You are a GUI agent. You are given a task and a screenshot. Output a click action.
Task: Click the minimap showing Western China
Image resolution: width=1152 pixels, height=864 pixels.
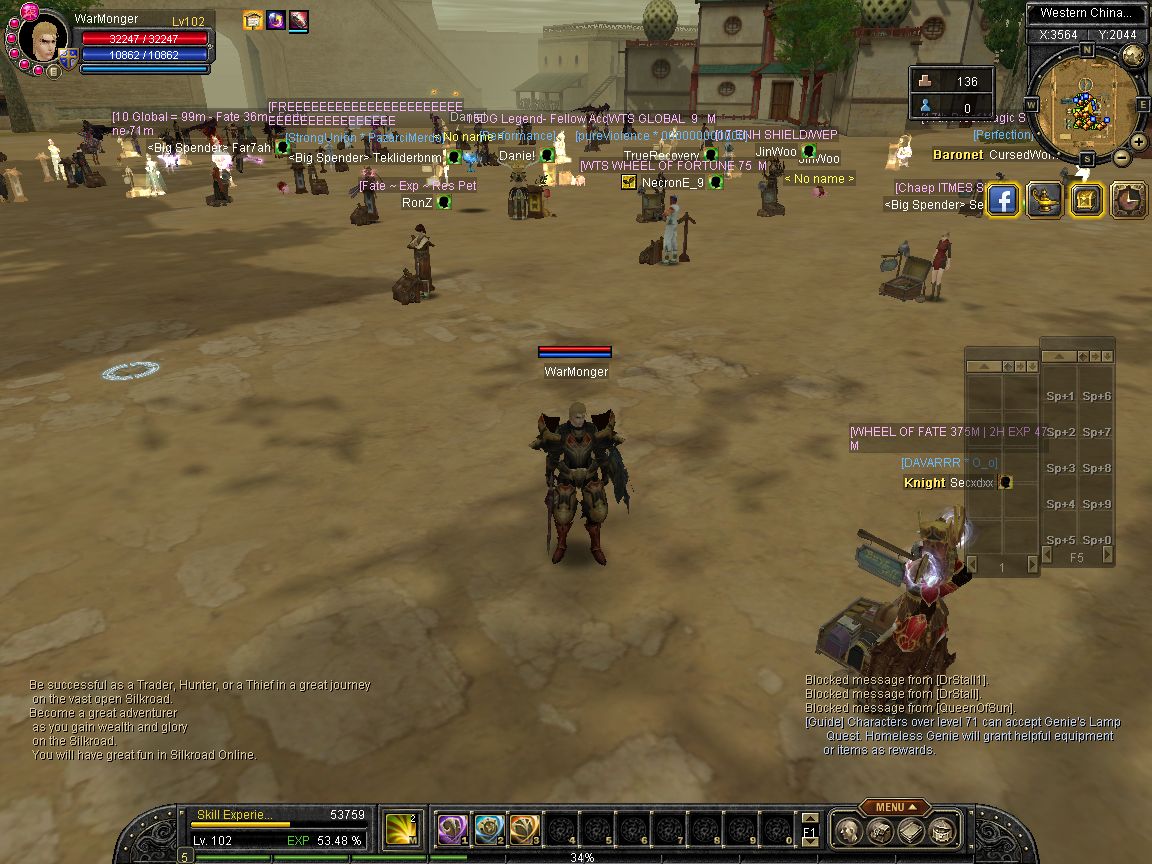[x=1085, y=105]
